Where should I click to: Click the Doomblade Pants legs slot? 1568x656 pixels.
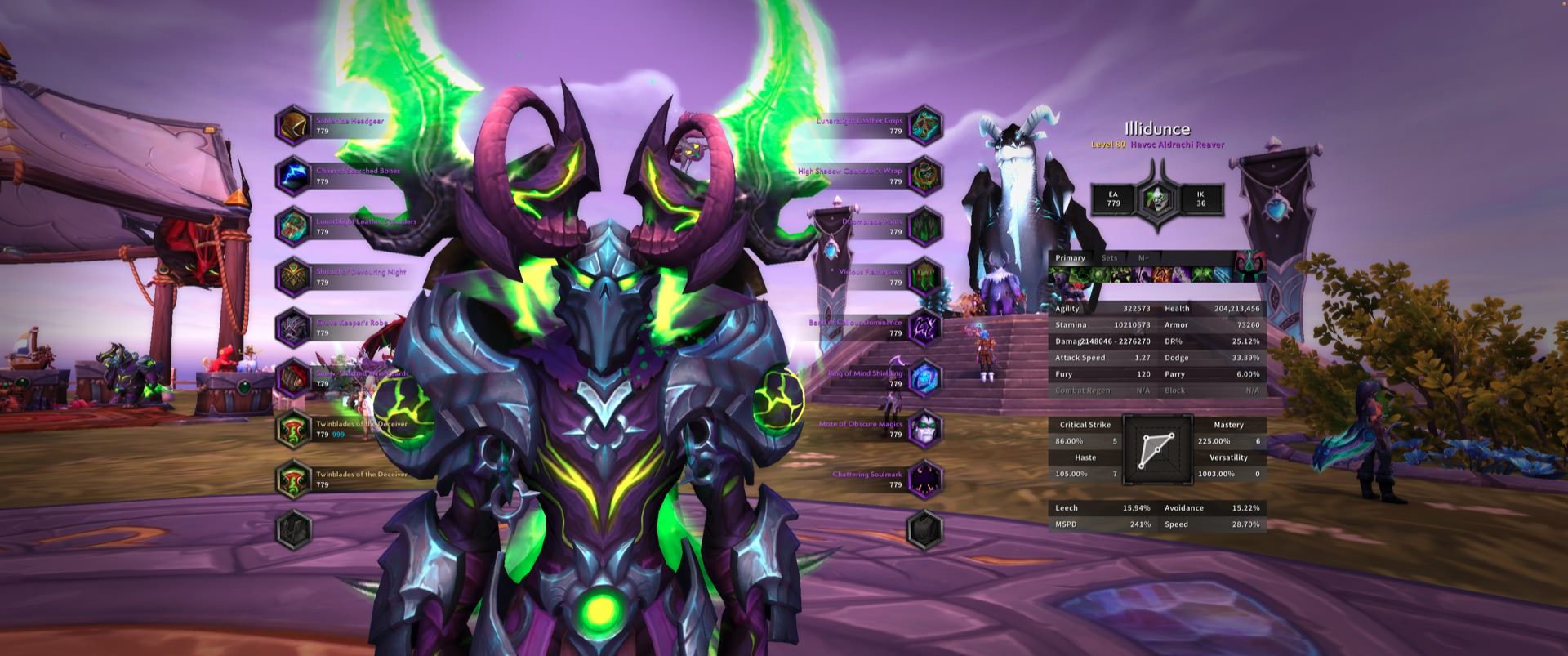(x=925, y=226)
